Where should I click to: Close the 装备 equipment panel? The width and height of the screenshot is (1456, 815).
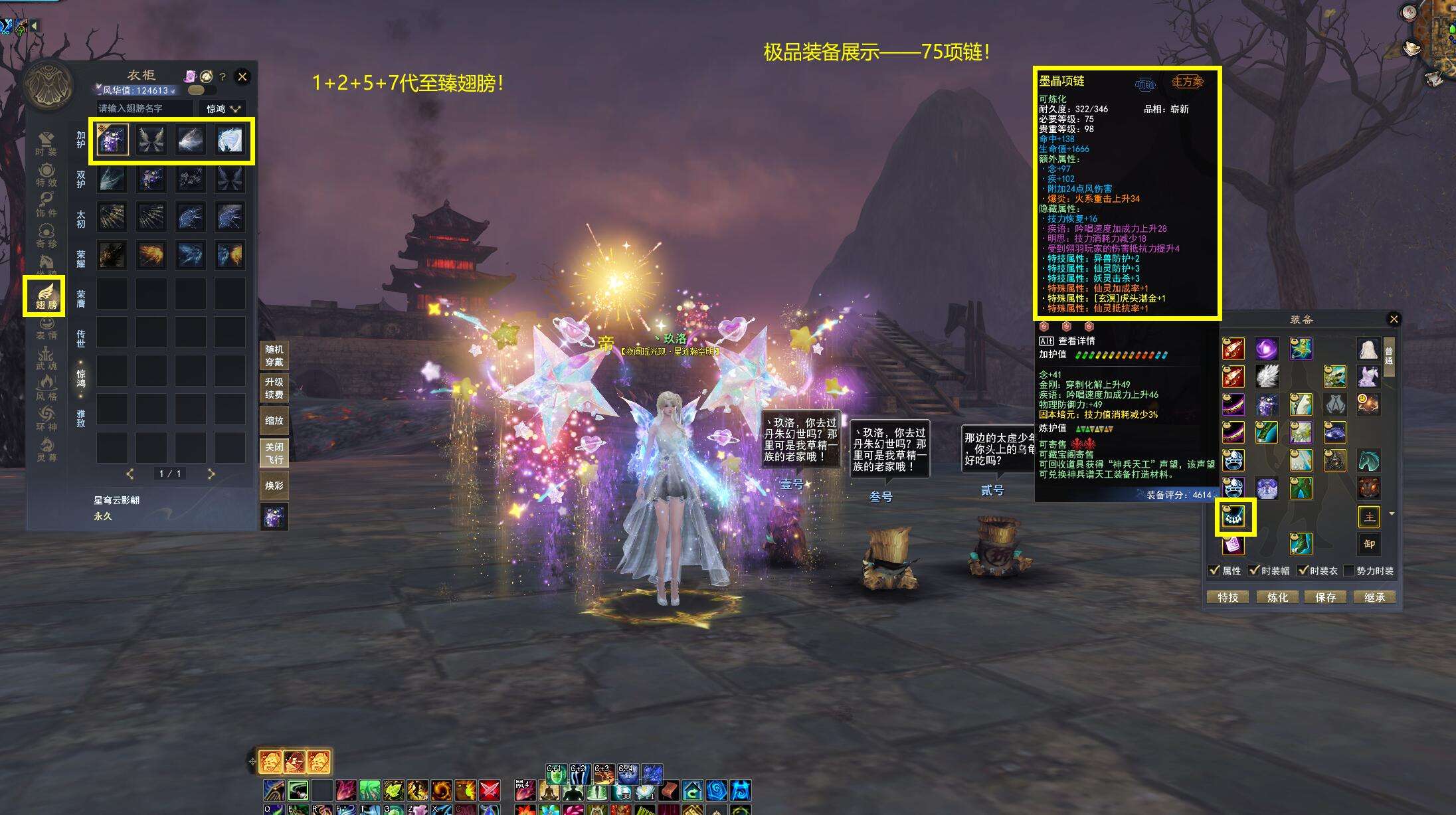click(1394, 319)
